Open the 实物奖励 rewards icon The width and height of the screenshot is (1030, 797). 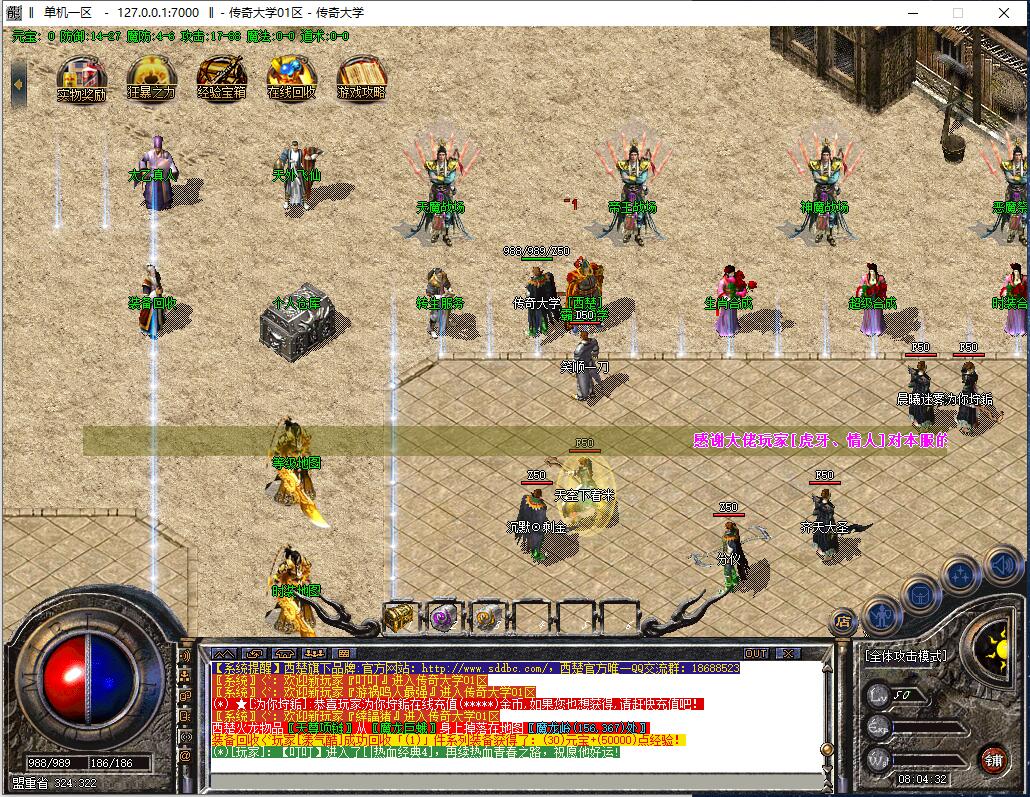click(81, 77)
